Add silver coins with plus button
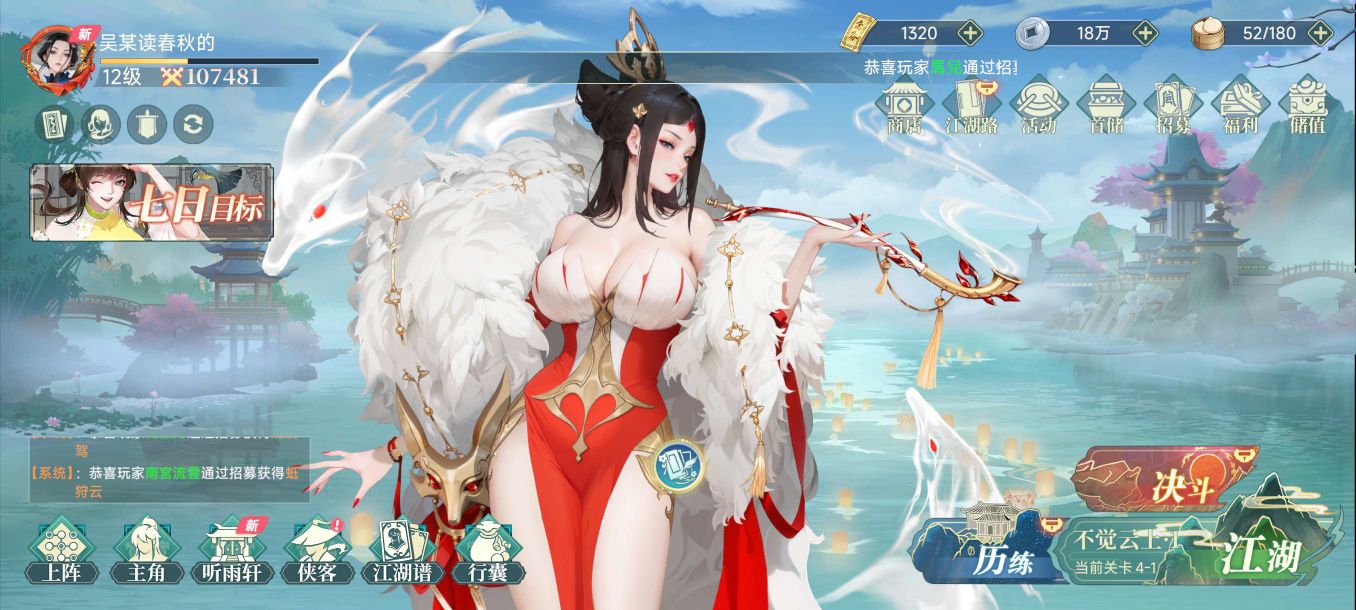 click(1145, 33)
